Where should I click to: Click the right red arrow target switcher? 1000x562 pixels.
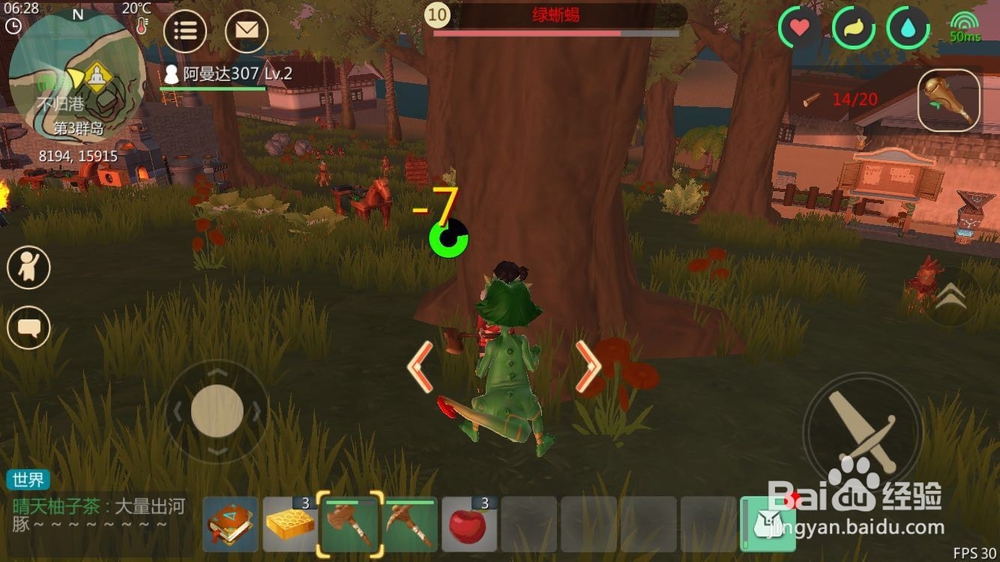[x=588, y=366]
